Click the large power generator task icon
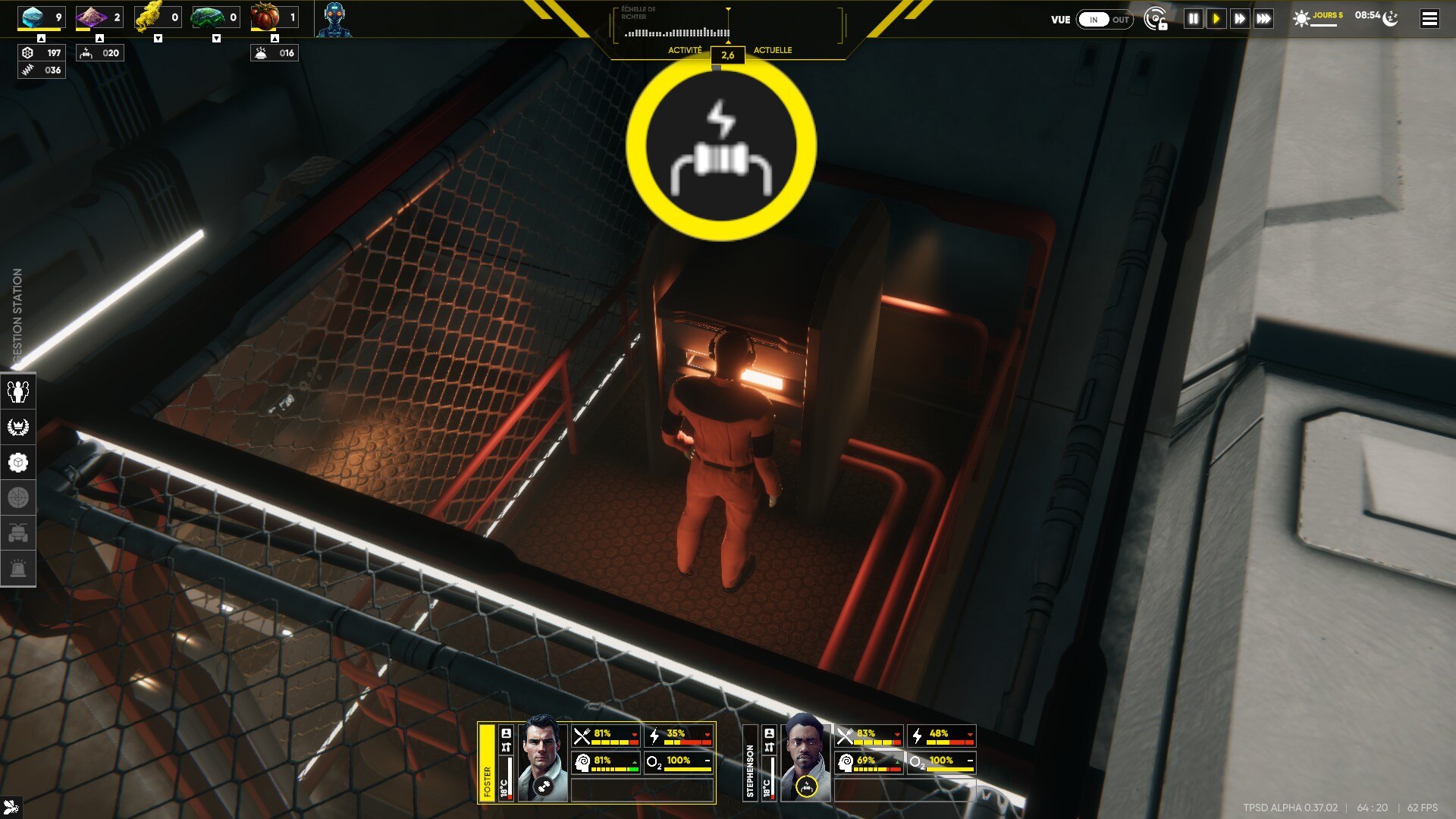Screen dimensions: 1456x819 pyautogui.click(x=720, y=146)
